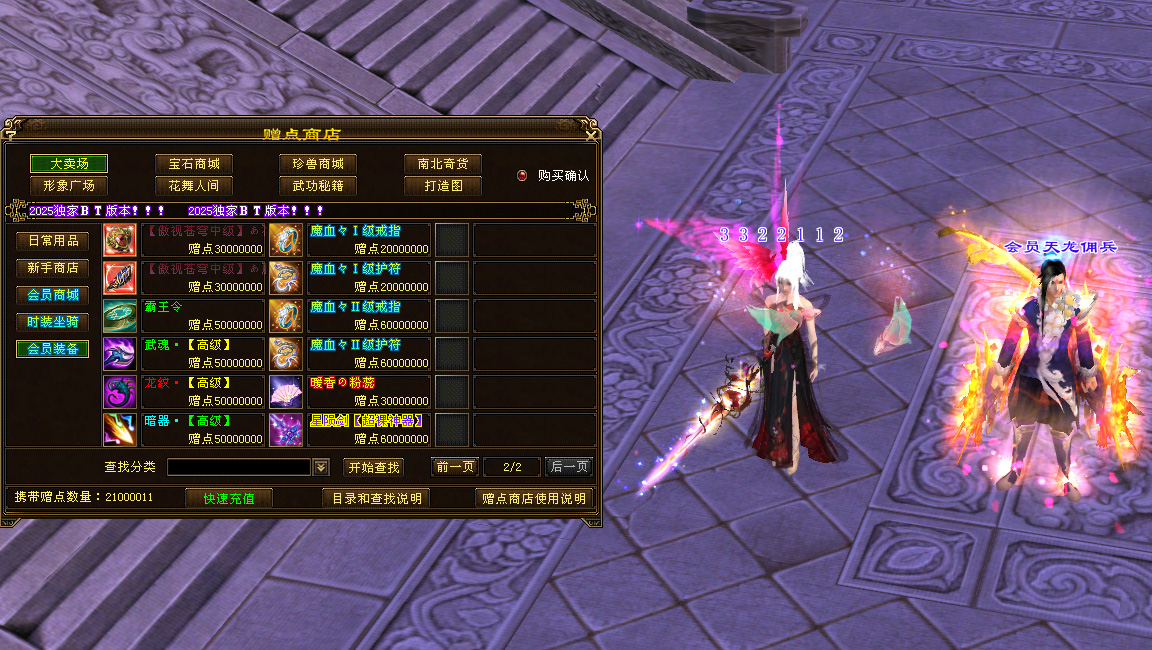Open the 打造图 tab
Viewport: 1152px width, 650px height.
point(443,185)
